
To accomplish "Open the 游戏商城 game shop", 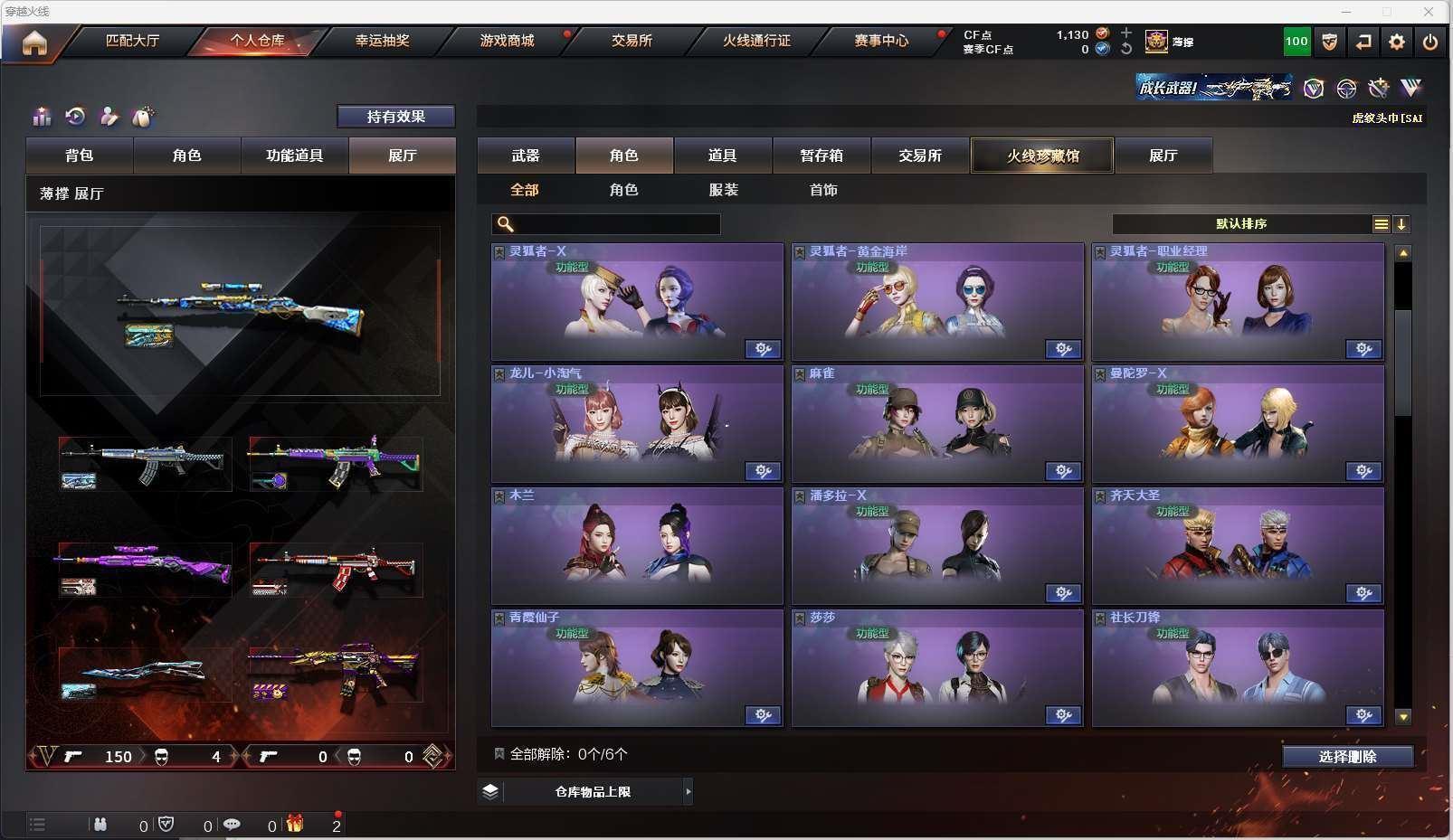I will [x=507, y=41].
